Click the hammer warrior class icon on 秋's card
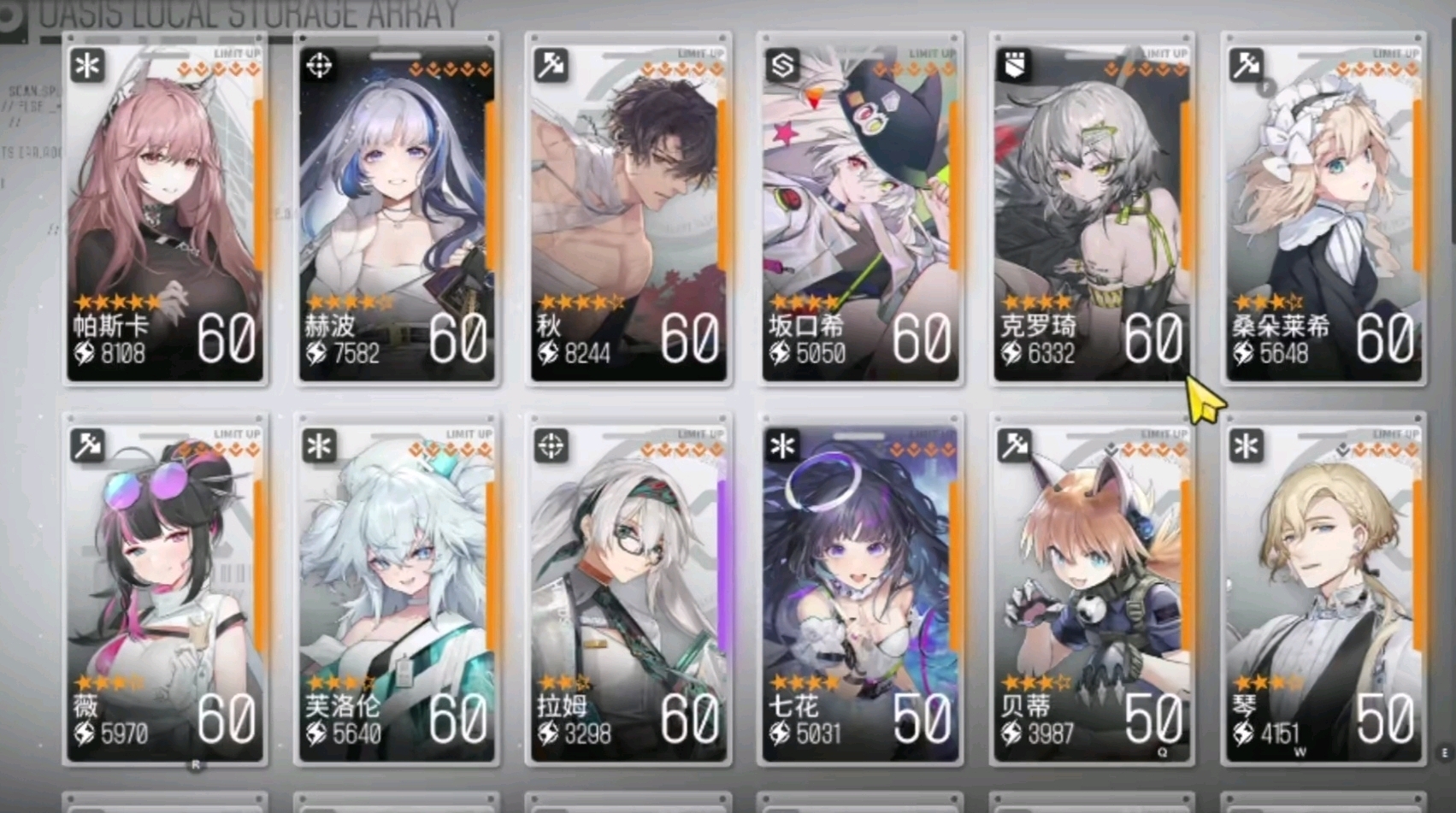 [x=551, y=66]
